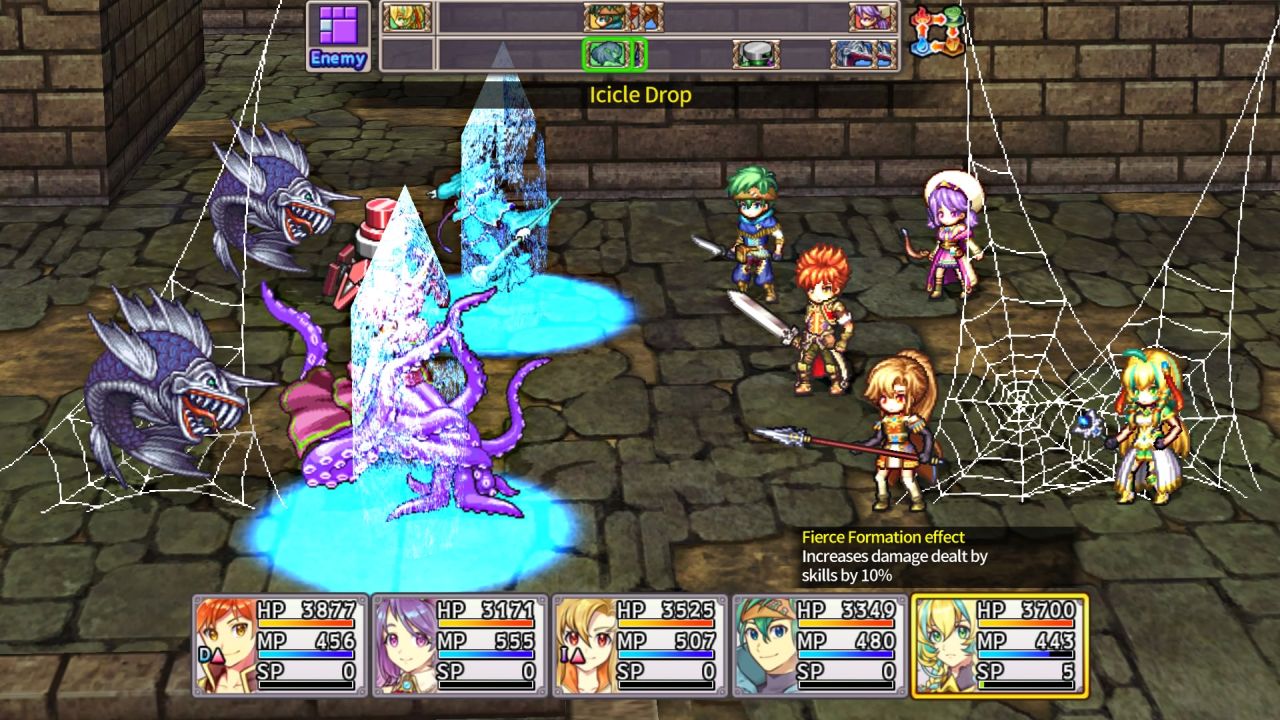The height and width of the screenshot is (720, 1280).
Task: Click the Icicle Drop skill name label
Action: pos(640,94)
